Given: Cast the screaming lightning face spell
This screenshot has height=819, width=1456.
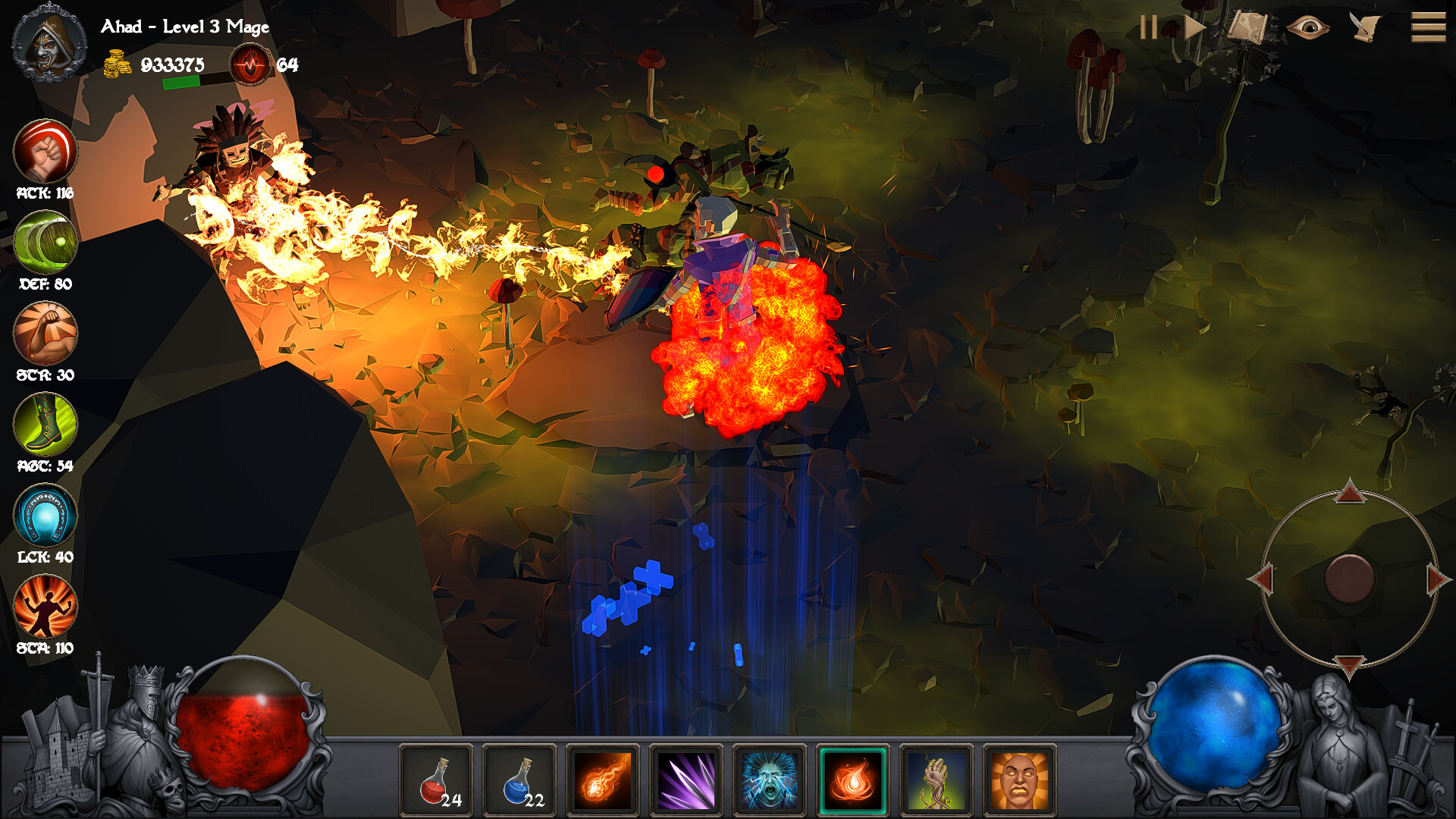Looking at the screenshot, I should (x=770, y=781).
